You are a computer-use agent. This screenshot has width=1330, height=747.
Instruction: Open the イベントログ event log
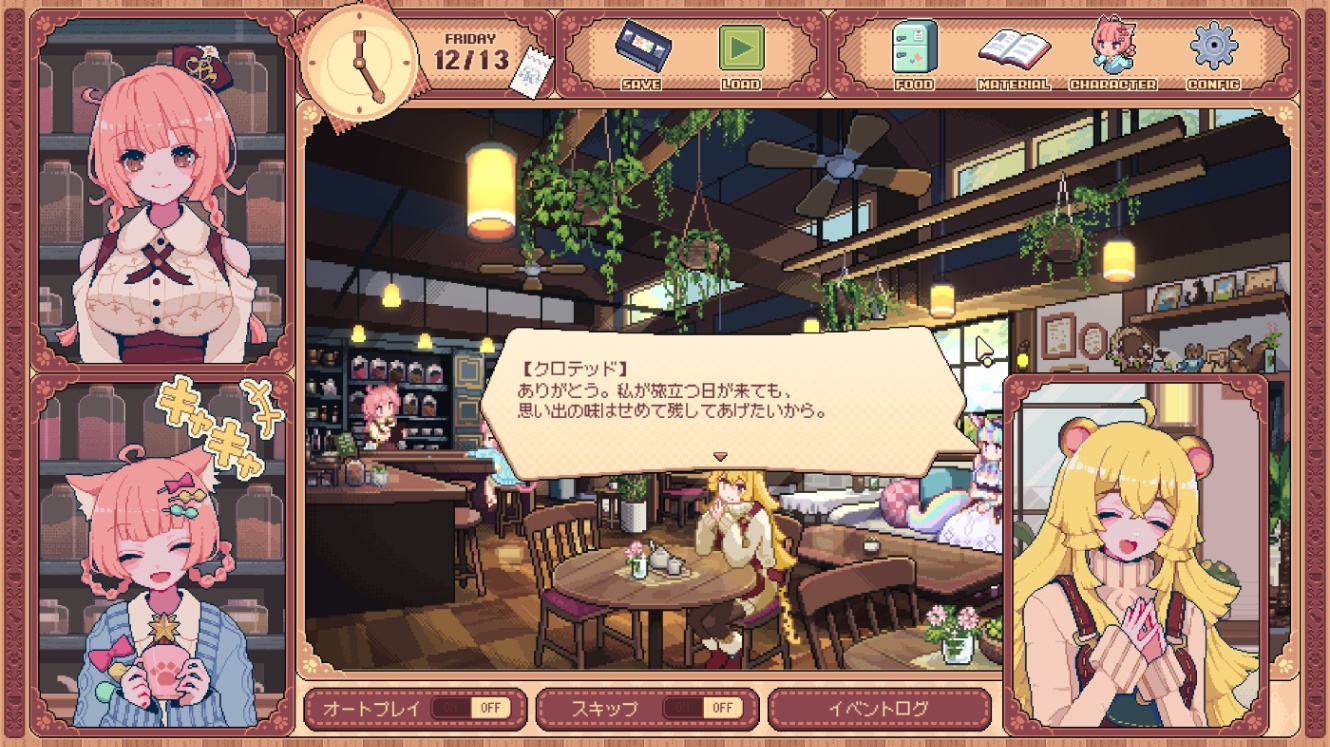tap(879, 708)
